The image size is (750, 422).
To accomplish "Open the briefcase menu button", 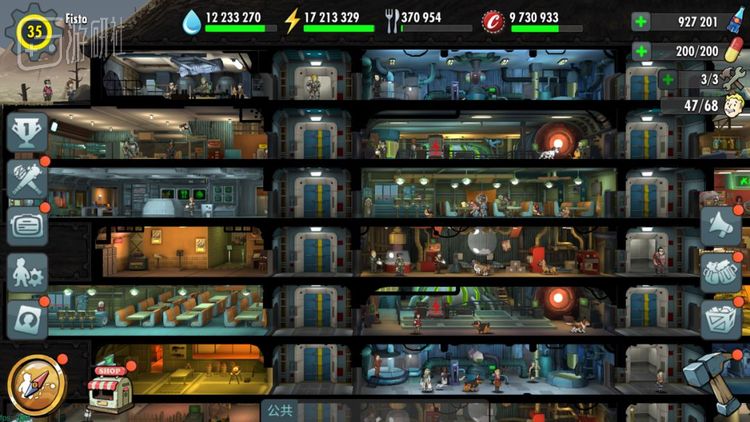I will pos(26,226).
